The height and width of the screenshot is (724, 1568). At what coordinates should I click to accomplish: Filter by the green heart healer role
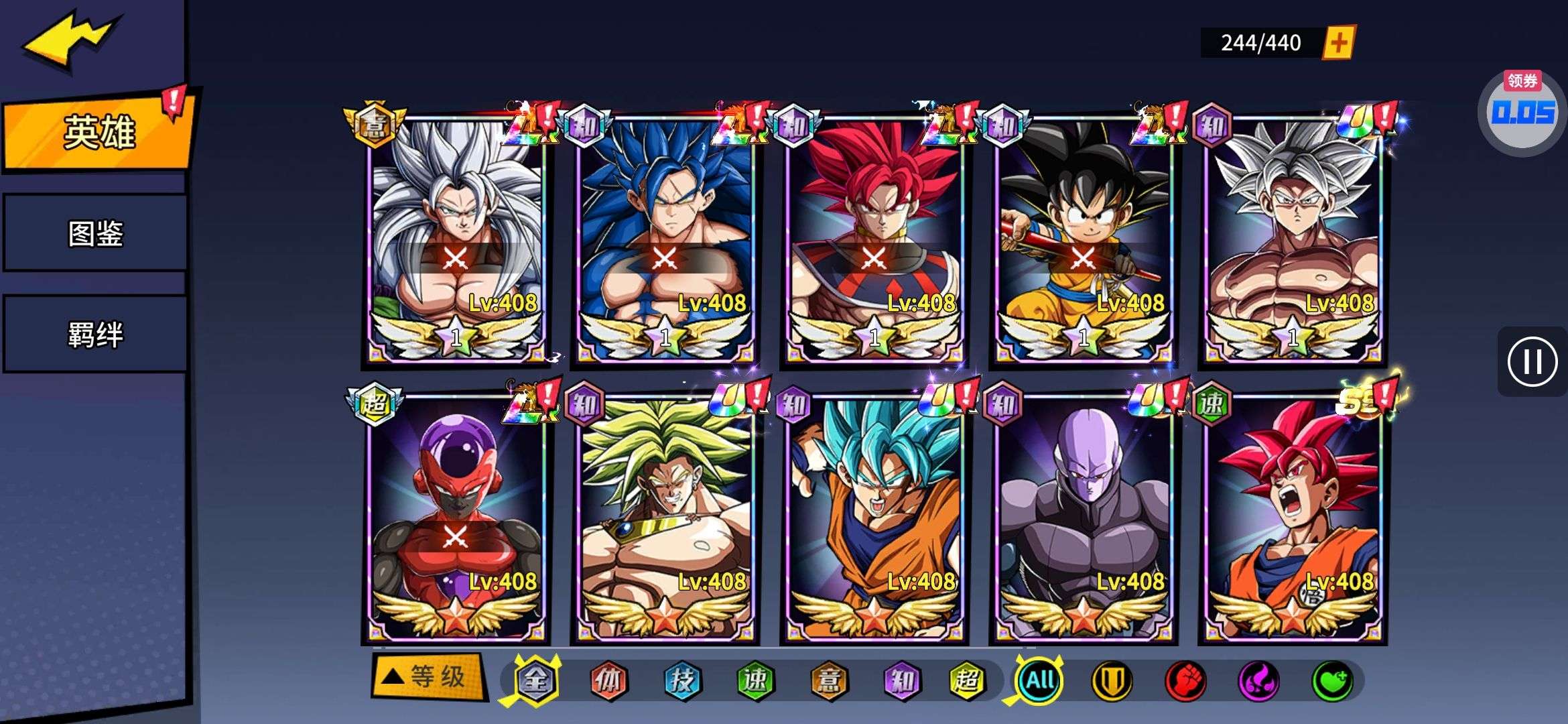tap(1331, 681)
